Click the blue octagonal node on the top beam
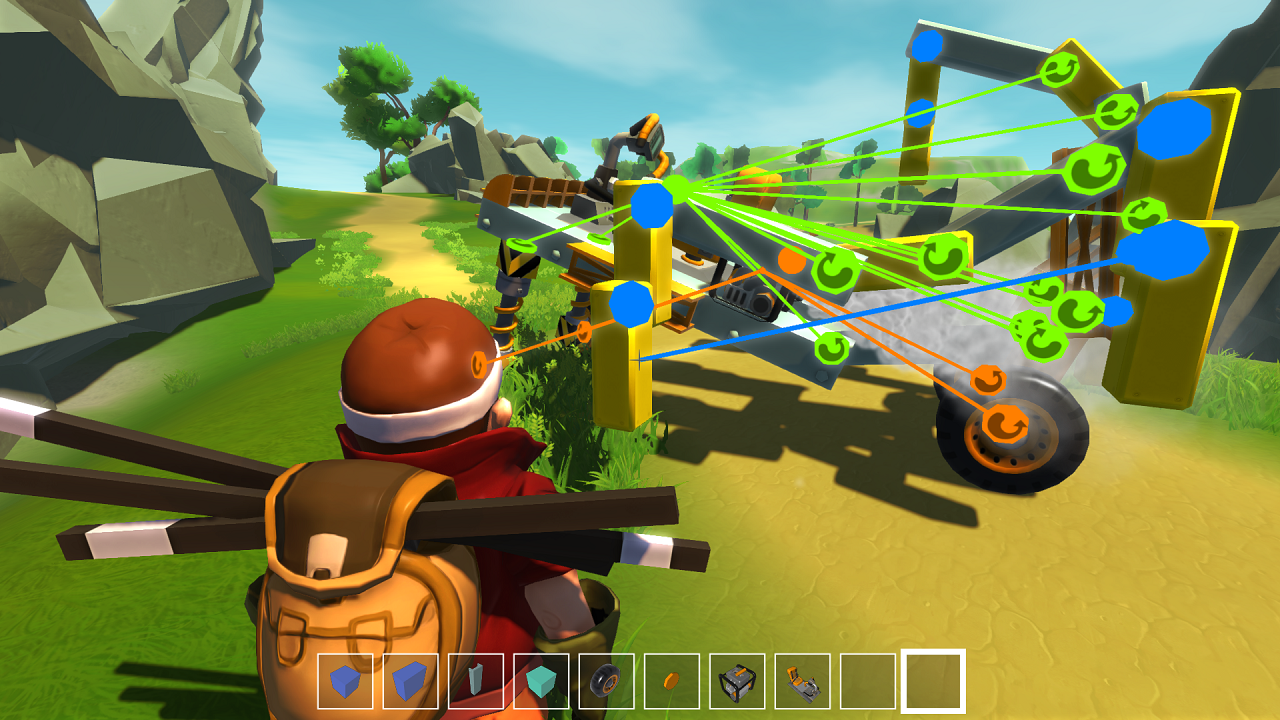 click(925, 45)
